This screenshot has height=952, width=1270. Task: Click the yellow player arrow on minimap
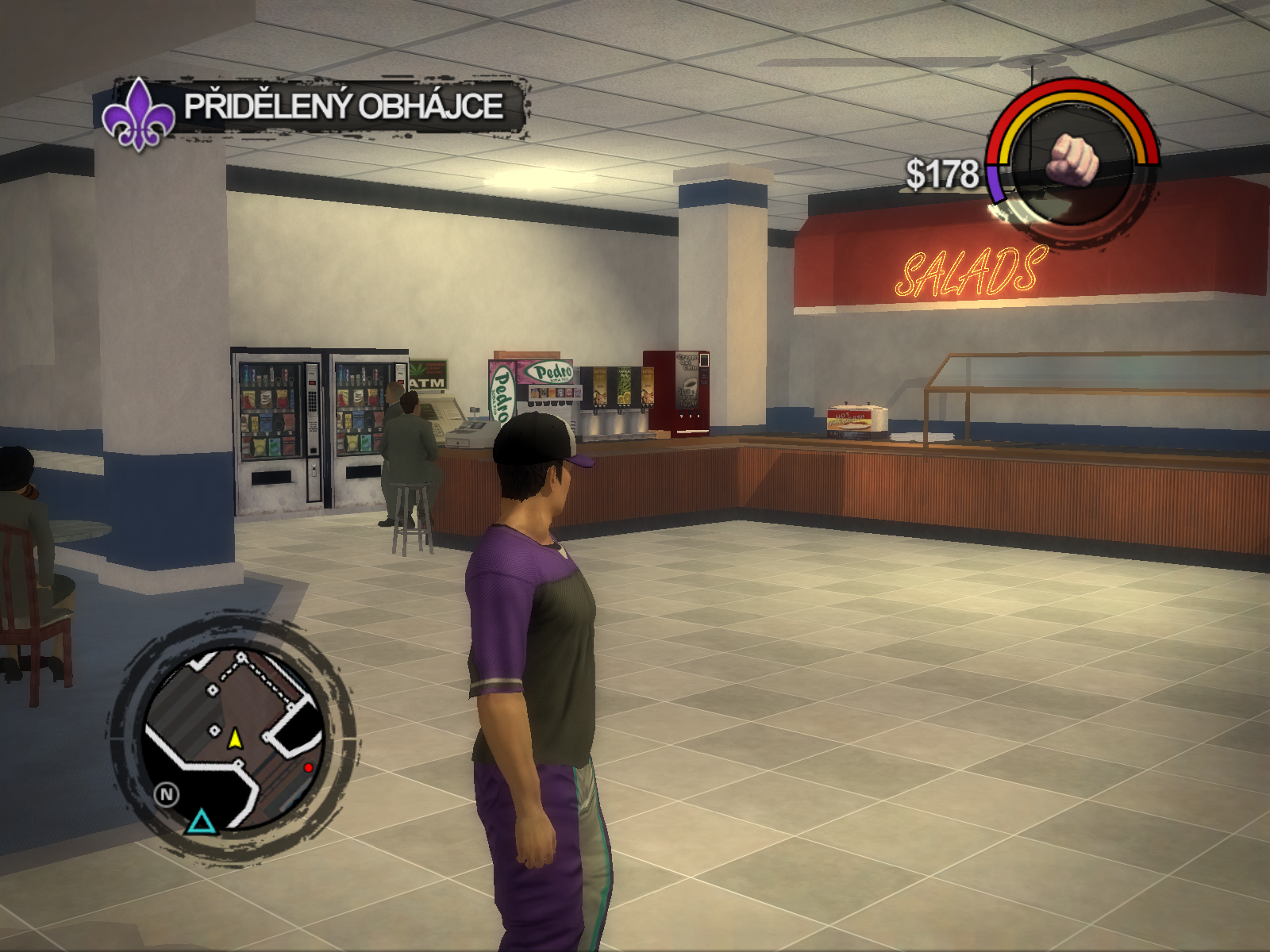235,739
